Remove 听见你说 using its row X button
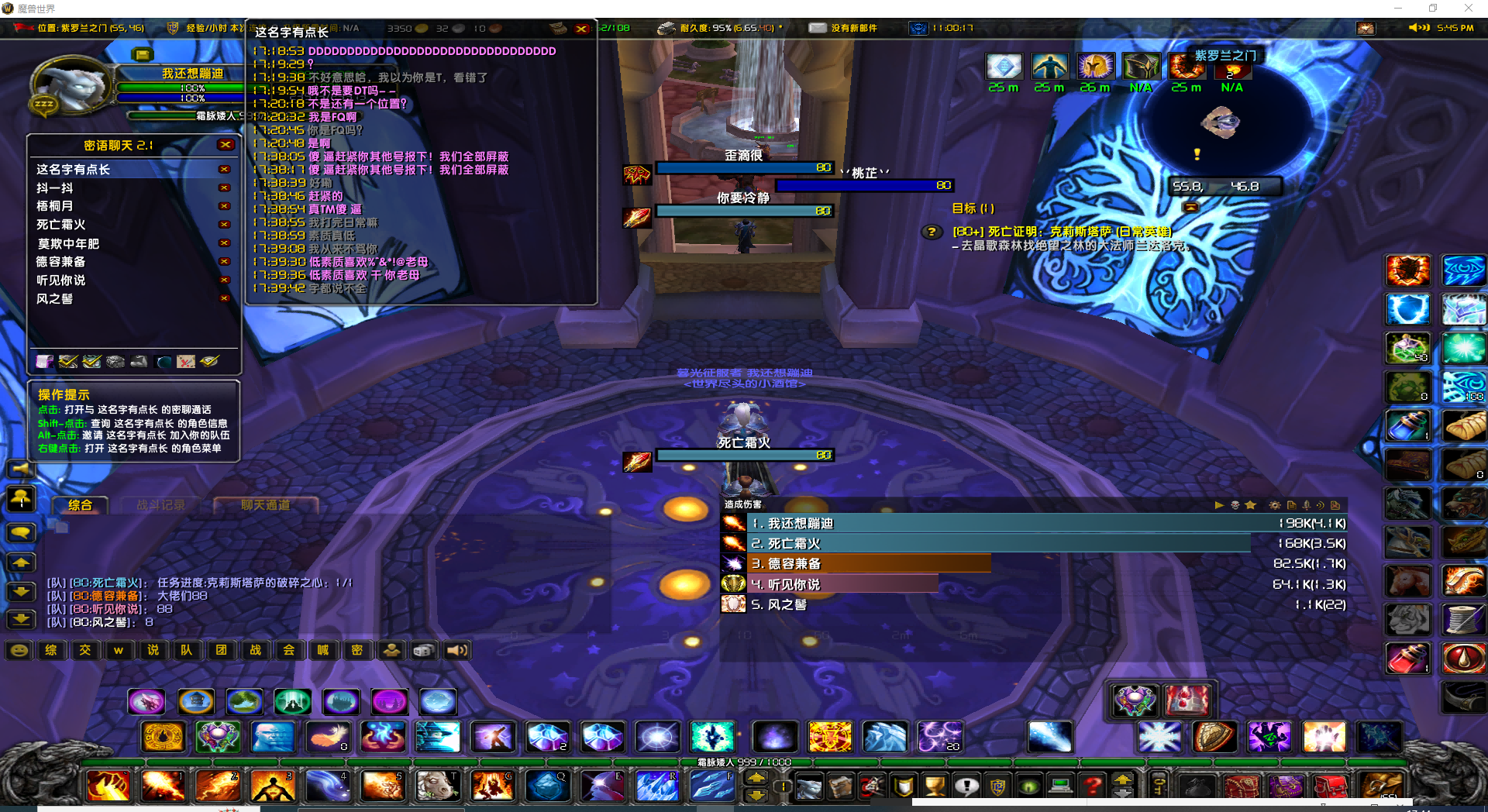 click(225, 280)
